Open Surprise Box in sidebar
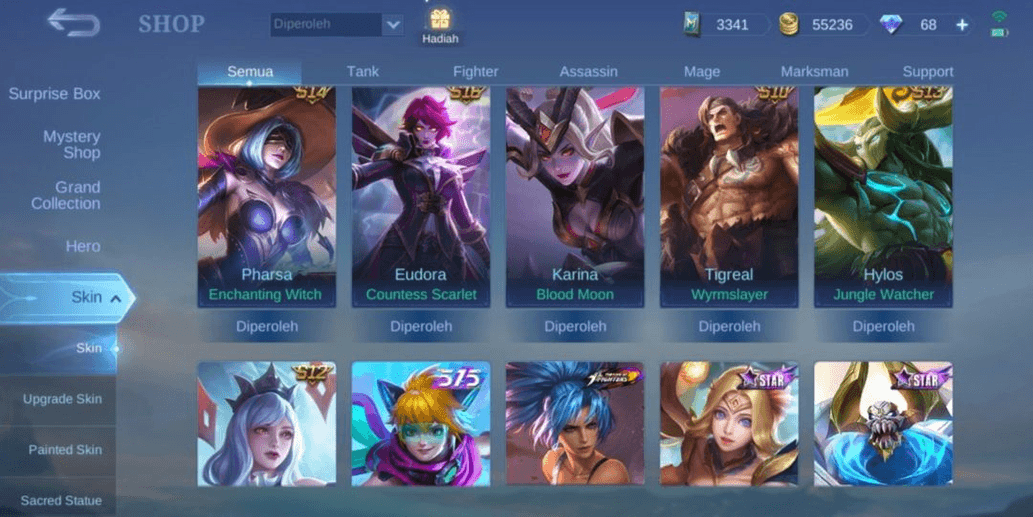The width and height of the screenshot is (1033, 517). click(55, 94)
